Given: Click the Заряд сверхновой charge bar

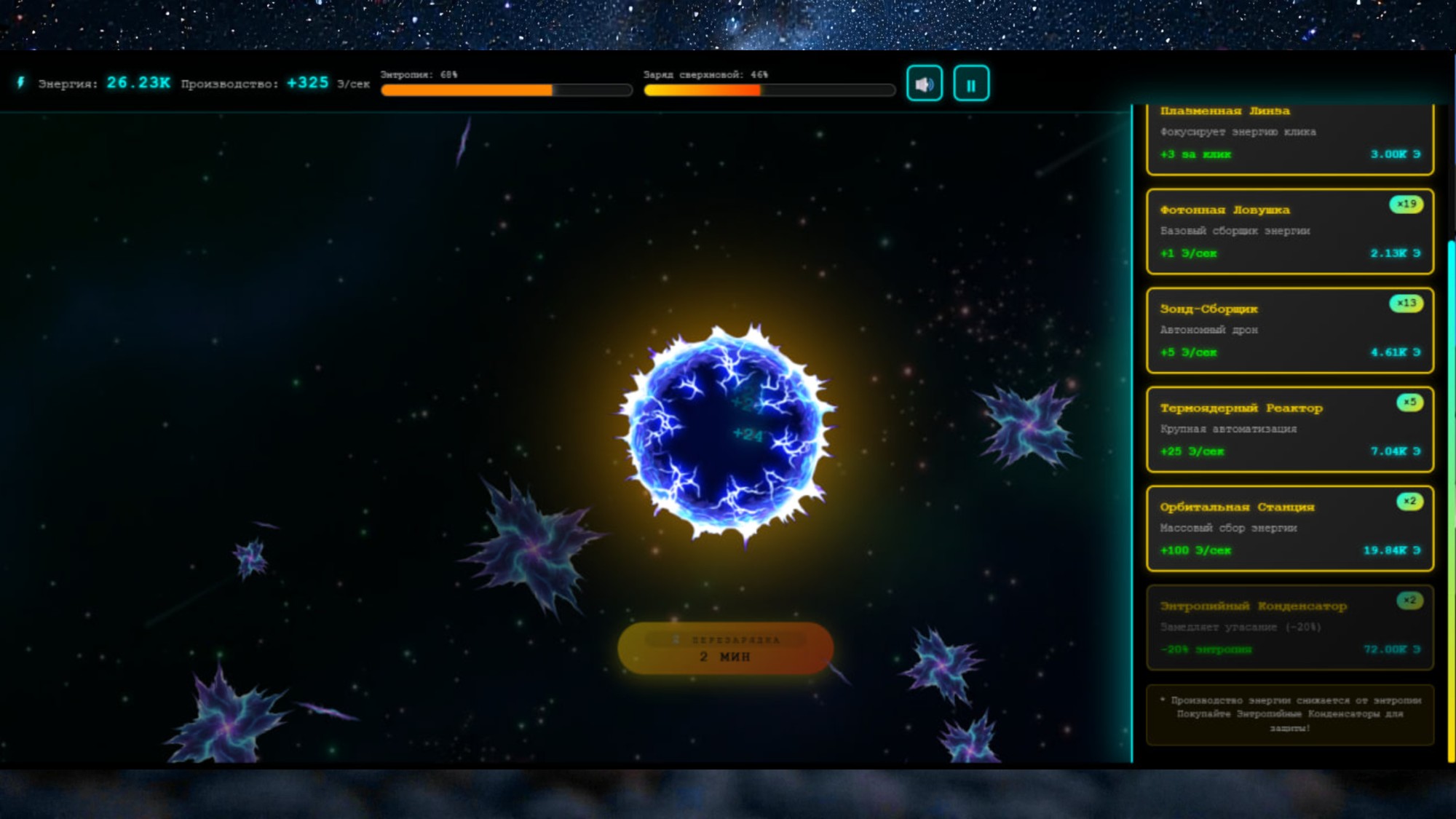Looking at the screenshot, I should pyautogui.click(x=768, y=90).
